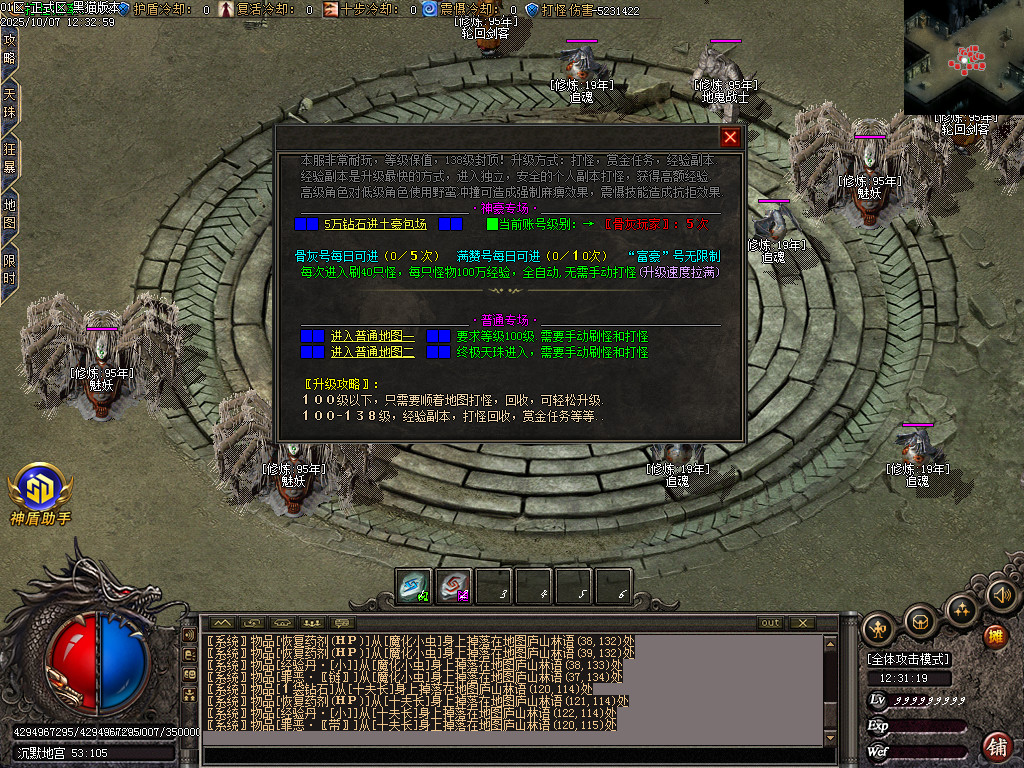The image size is (1024, 768).
Task: Click the chat window's out button
Action: tap(770, 623)
